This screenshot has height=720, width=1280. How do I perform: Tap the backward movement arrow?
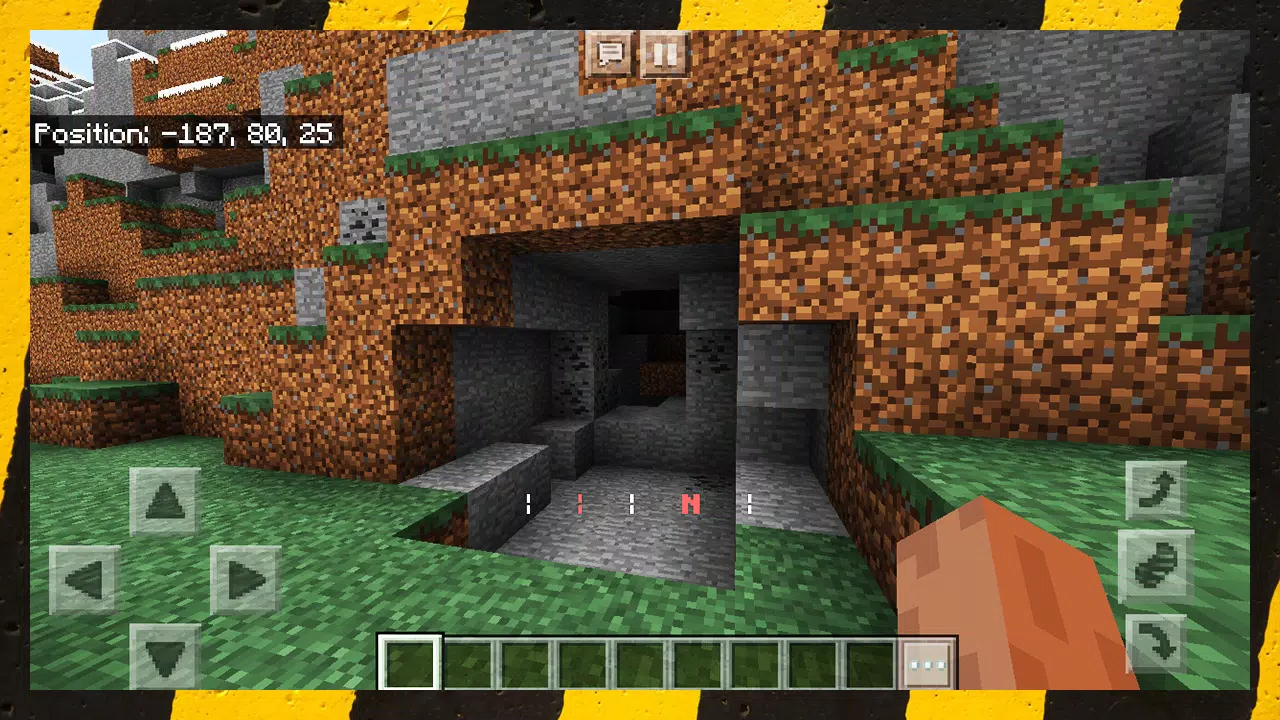(166, 656)
